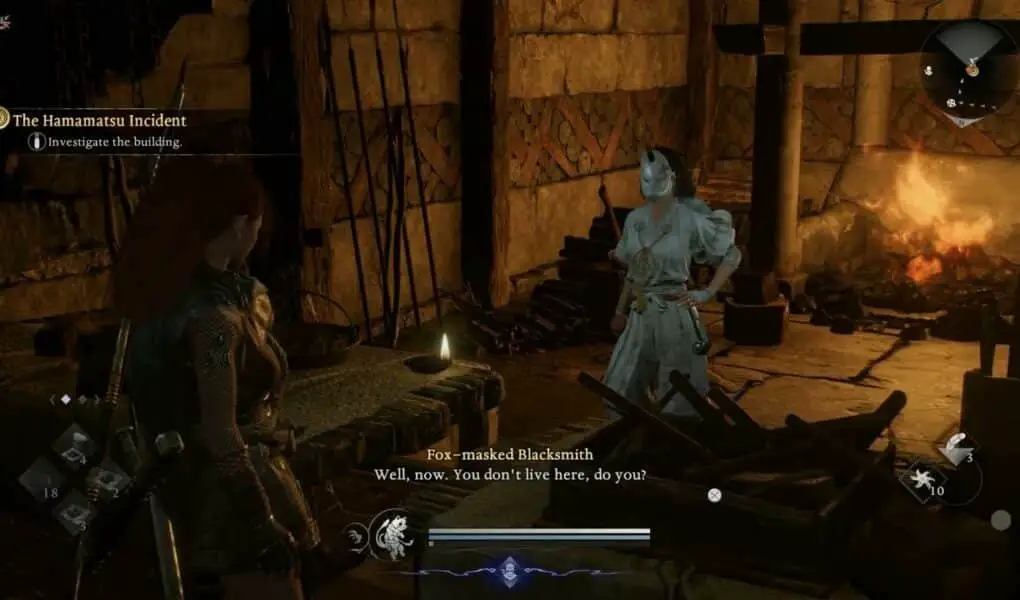Select the shuriken slot showing 10
Image resolution: width=1020 pixels, height=600 pixels.
[924, 482]
